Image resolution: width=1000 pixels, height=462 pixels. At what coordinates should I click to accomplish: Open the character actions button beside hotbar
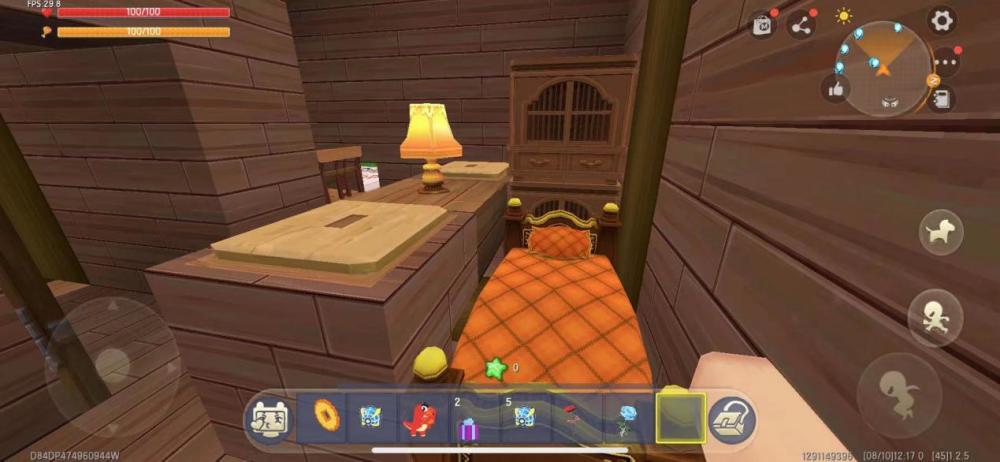tap(268, 418)
